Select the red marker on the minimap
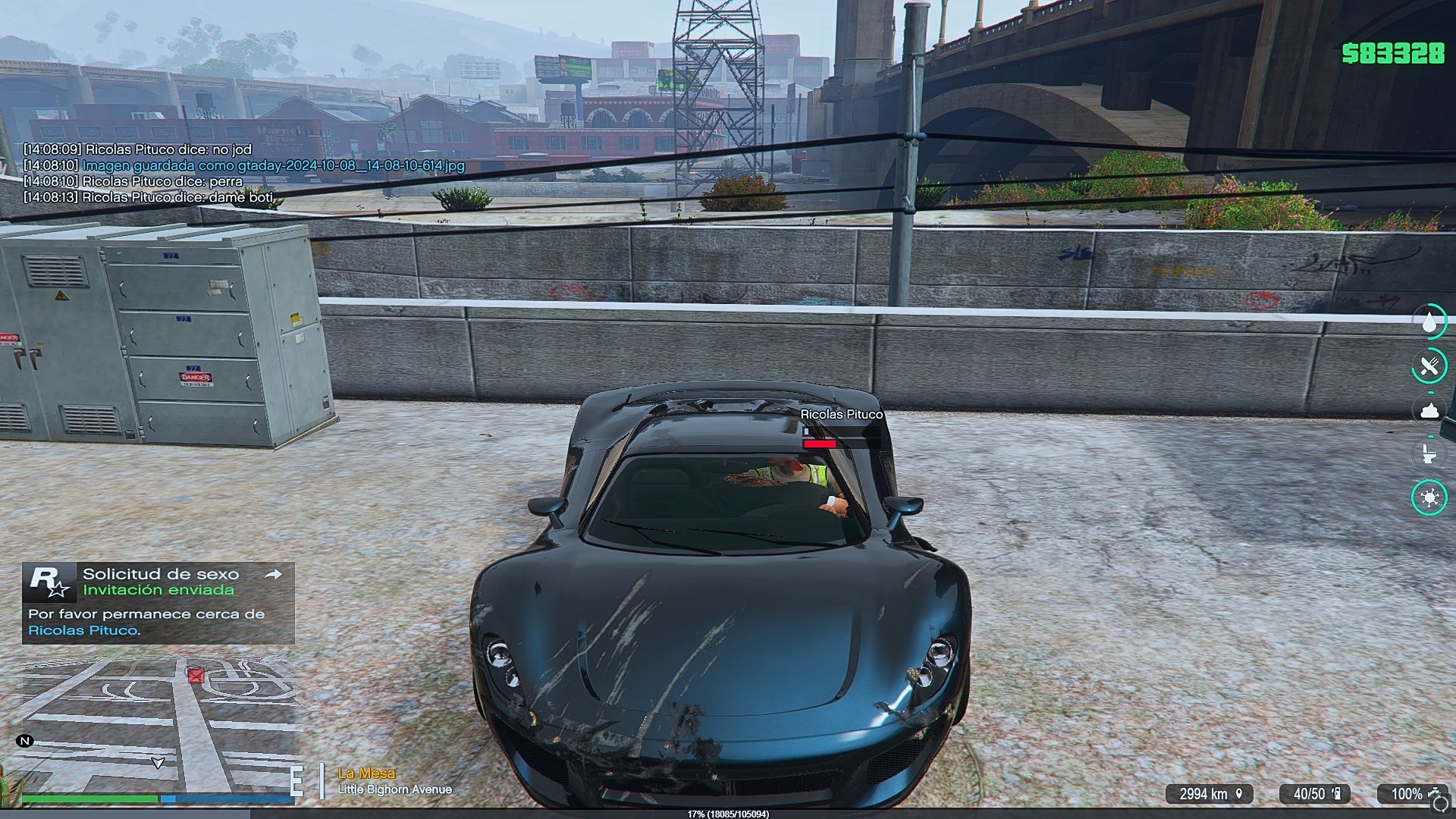Image resolution: width=1456 pixels, height=819 pixels. click(x=196, y=675)
